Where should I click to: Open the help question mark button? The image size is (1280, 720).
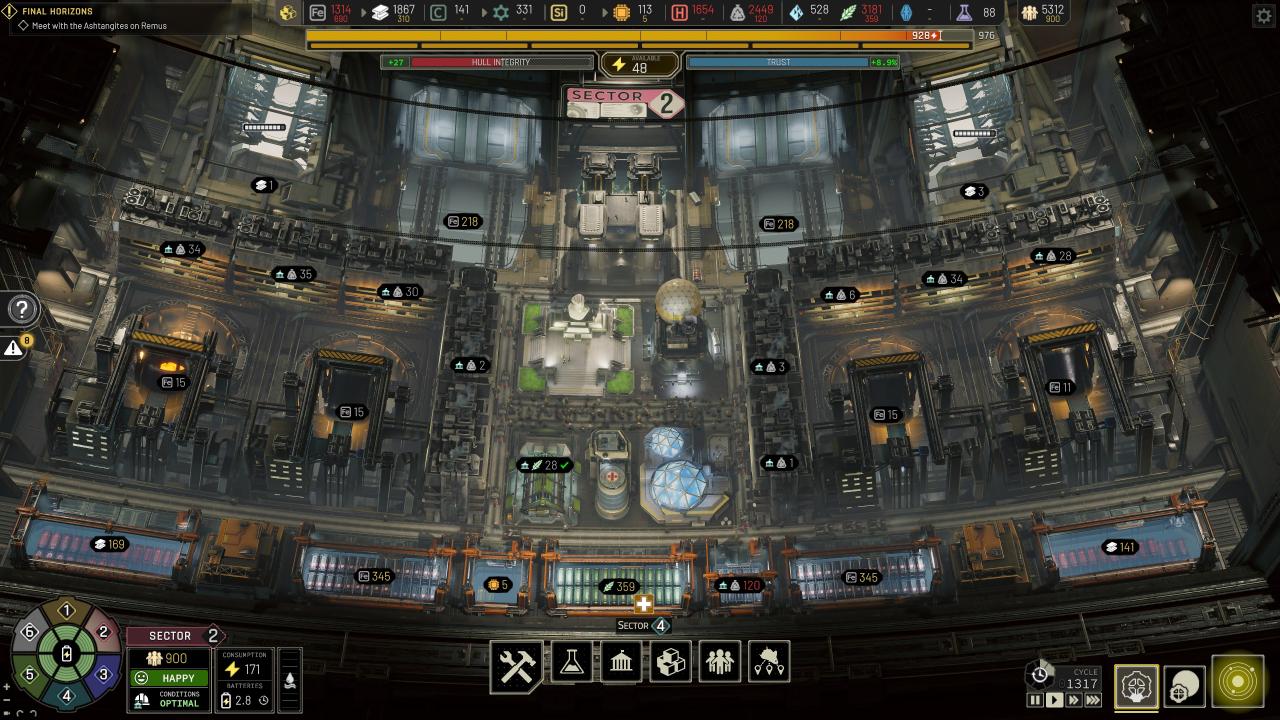22,309
